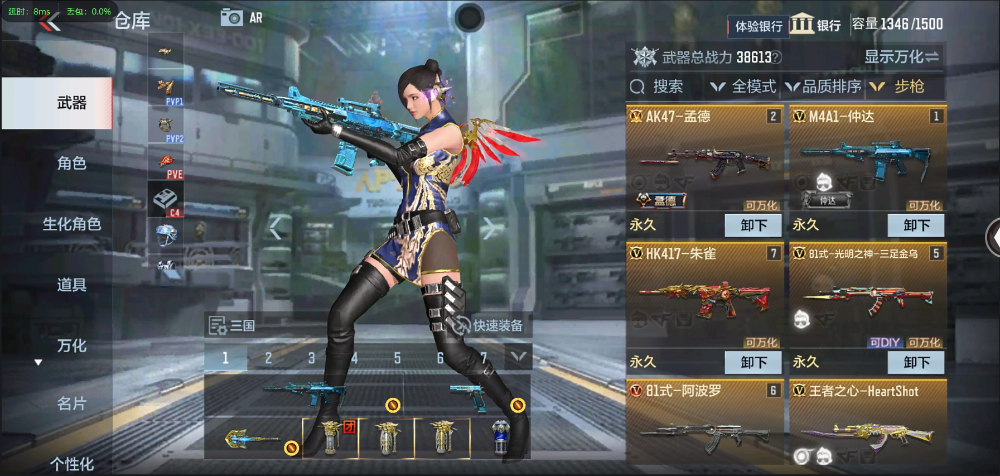Screen dimensions: 1000x476
Task: Open the 银行 bank button
Action: coord(816,26)
